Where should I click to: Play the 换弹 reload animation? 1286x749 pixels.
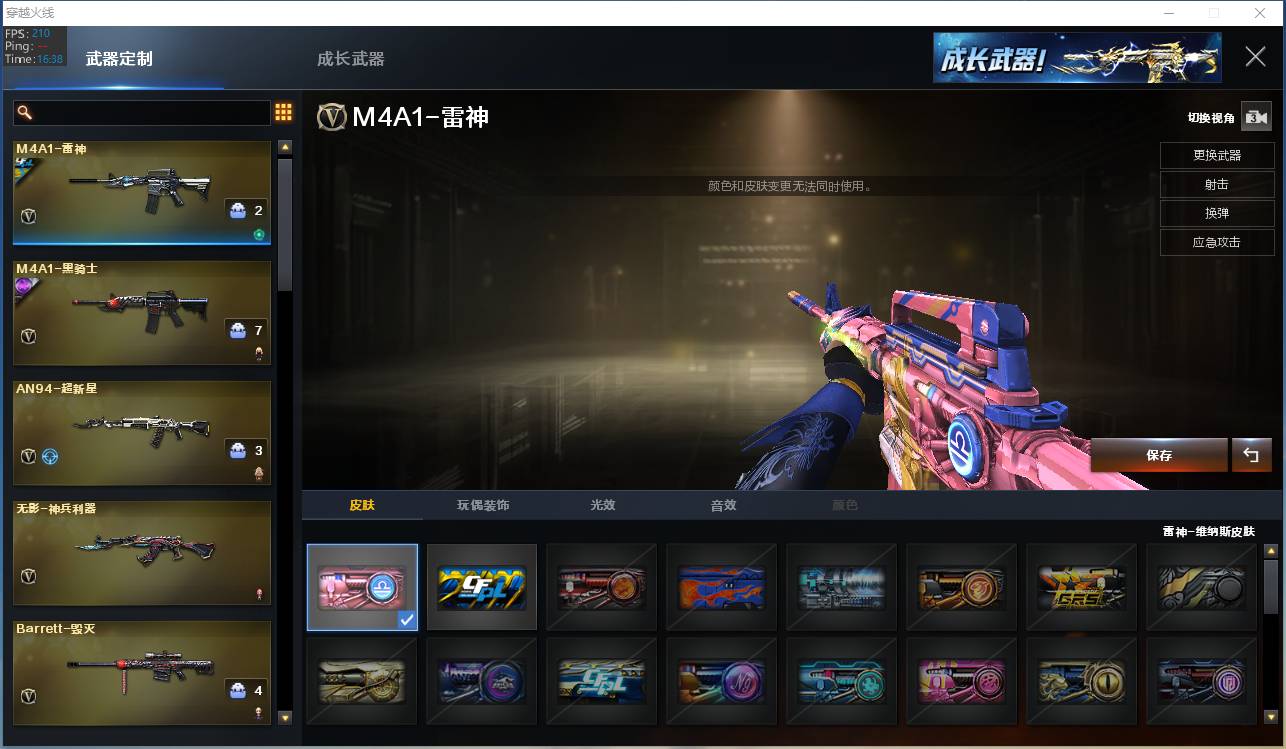click(x=1217, y=213)
